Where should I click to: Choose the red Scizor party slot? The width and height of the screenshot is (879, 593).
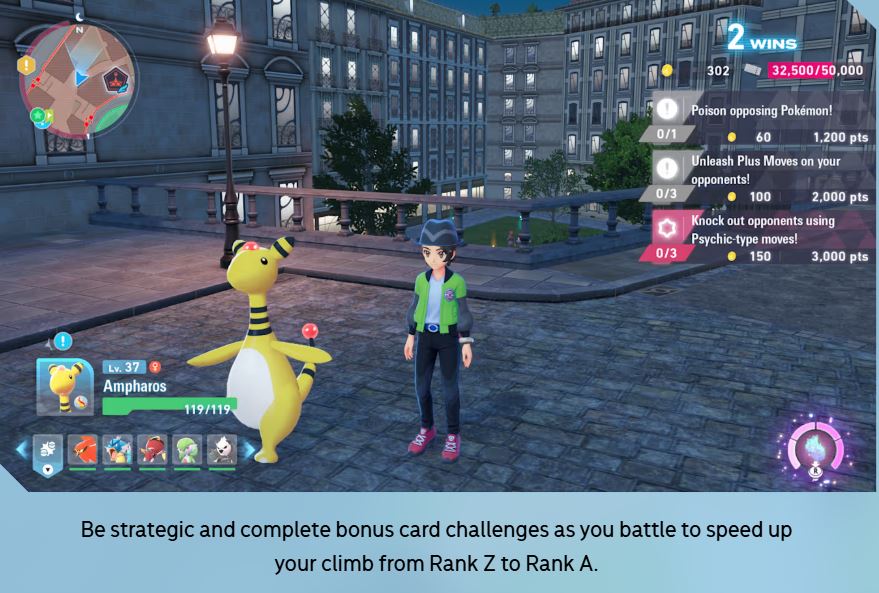coord(152,451)
